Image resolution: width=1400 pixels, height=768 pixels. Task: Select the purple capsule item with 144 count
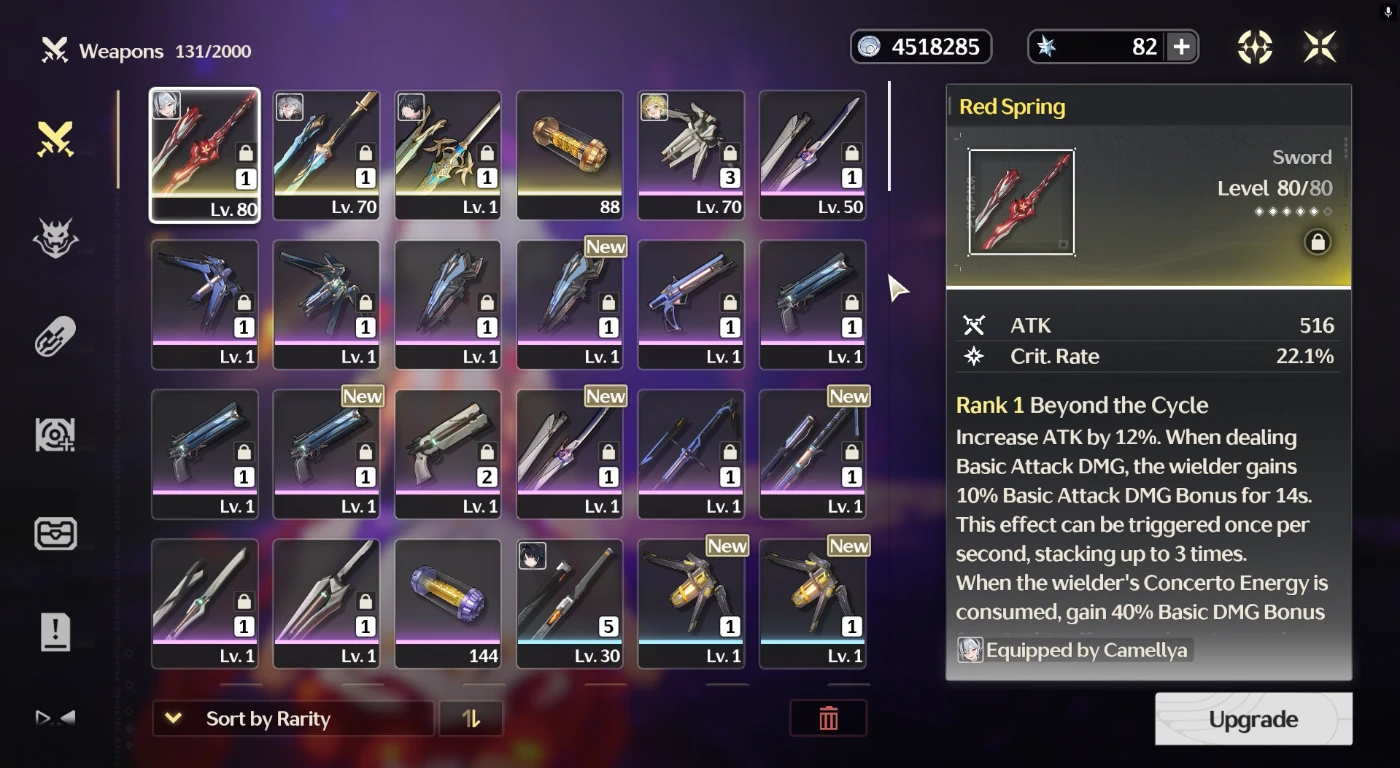click(x=448, y=604)
